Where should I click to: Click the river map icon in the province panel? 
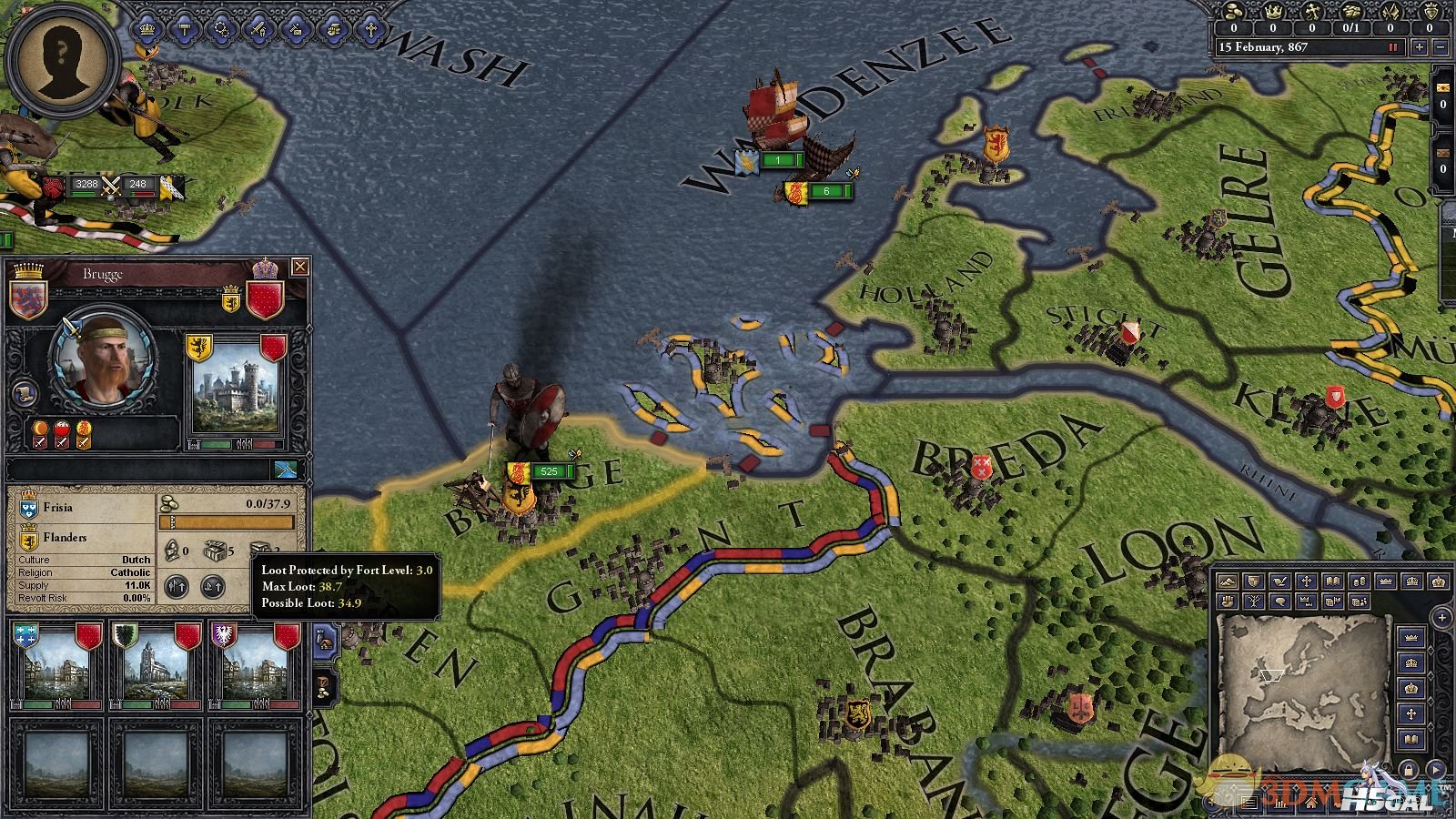pos(286,469)
